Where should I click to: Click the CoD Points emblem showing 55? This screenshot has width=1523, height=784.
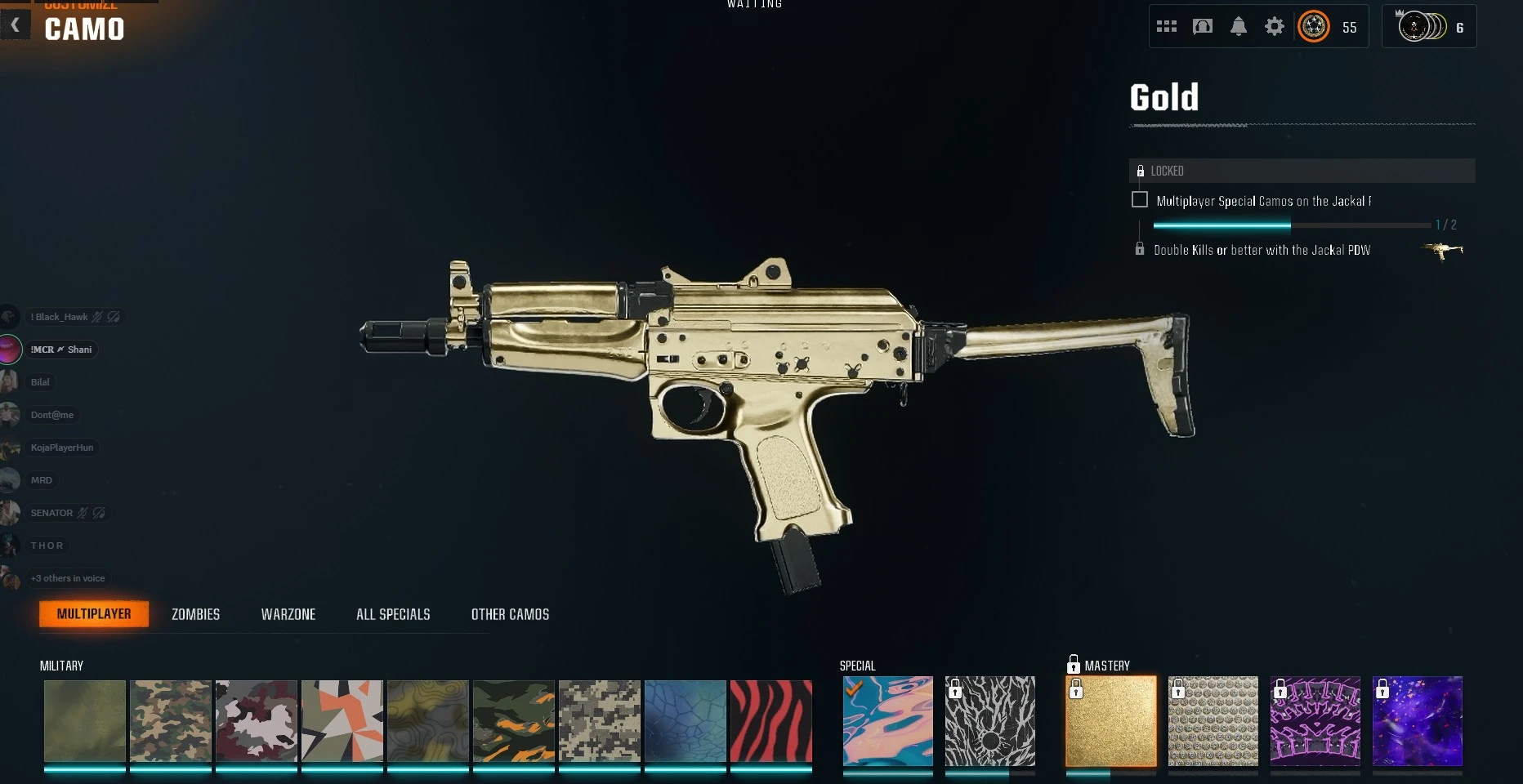[1313, 25]
